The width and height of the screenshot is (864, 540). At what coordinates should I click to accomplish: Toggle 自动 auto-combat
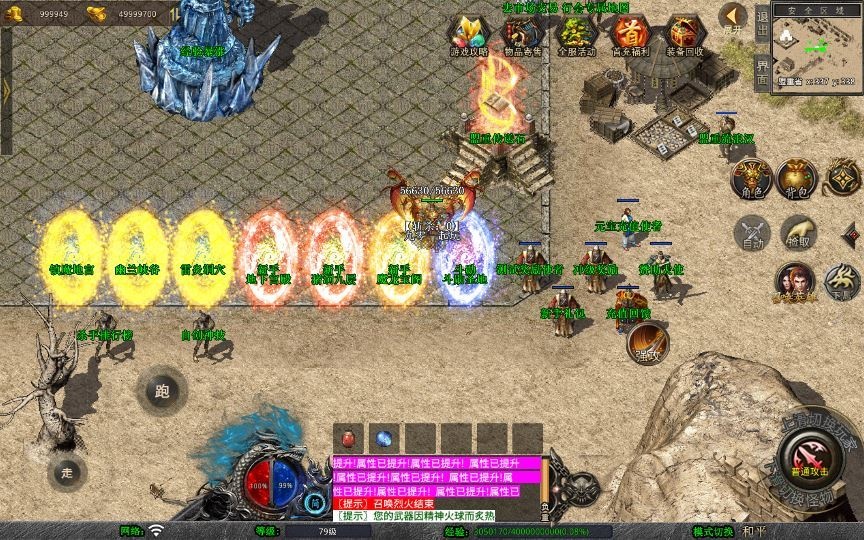(751, 234)
